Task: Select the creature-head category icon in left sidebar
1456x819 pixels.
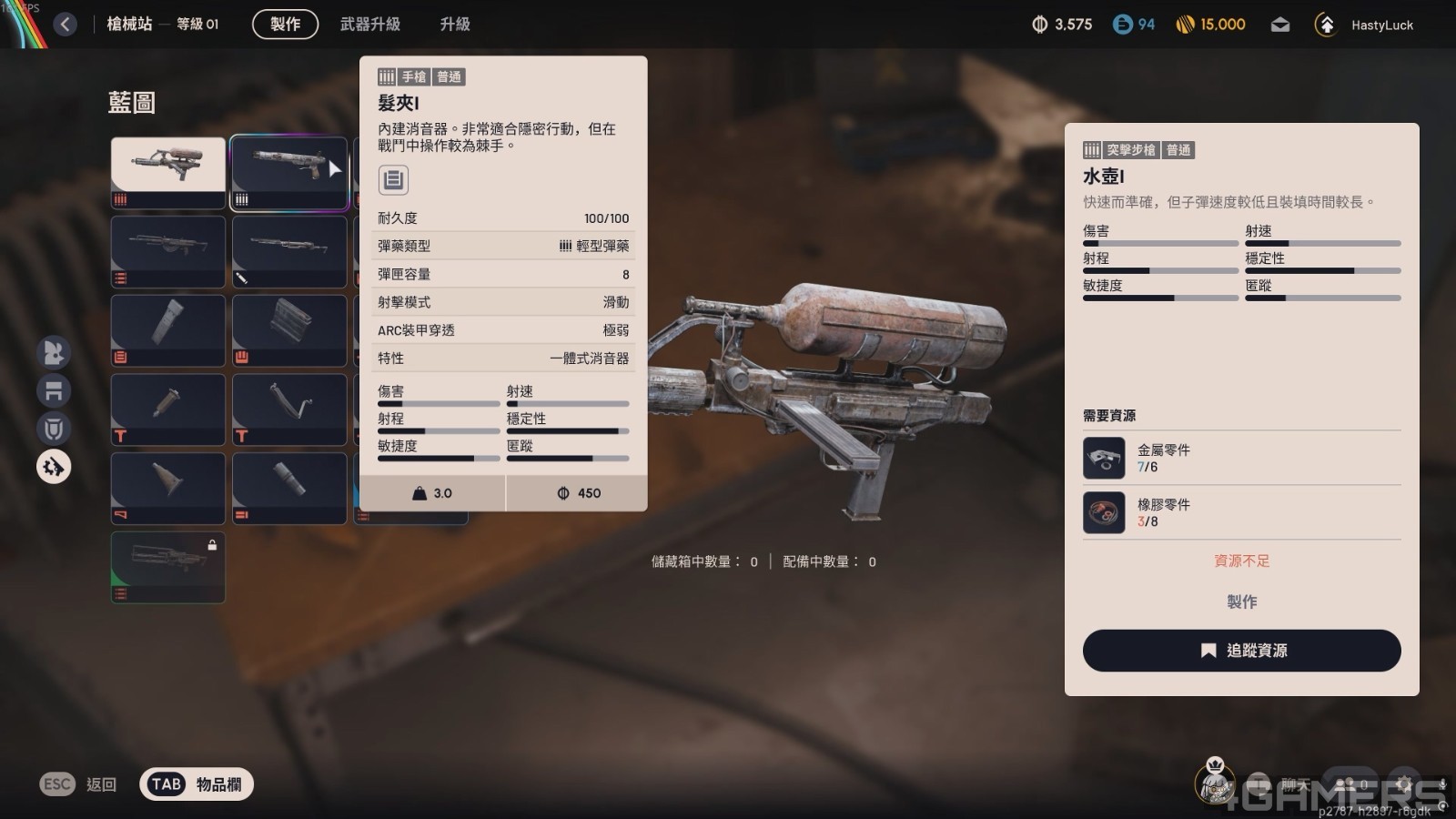Action: 53,352
